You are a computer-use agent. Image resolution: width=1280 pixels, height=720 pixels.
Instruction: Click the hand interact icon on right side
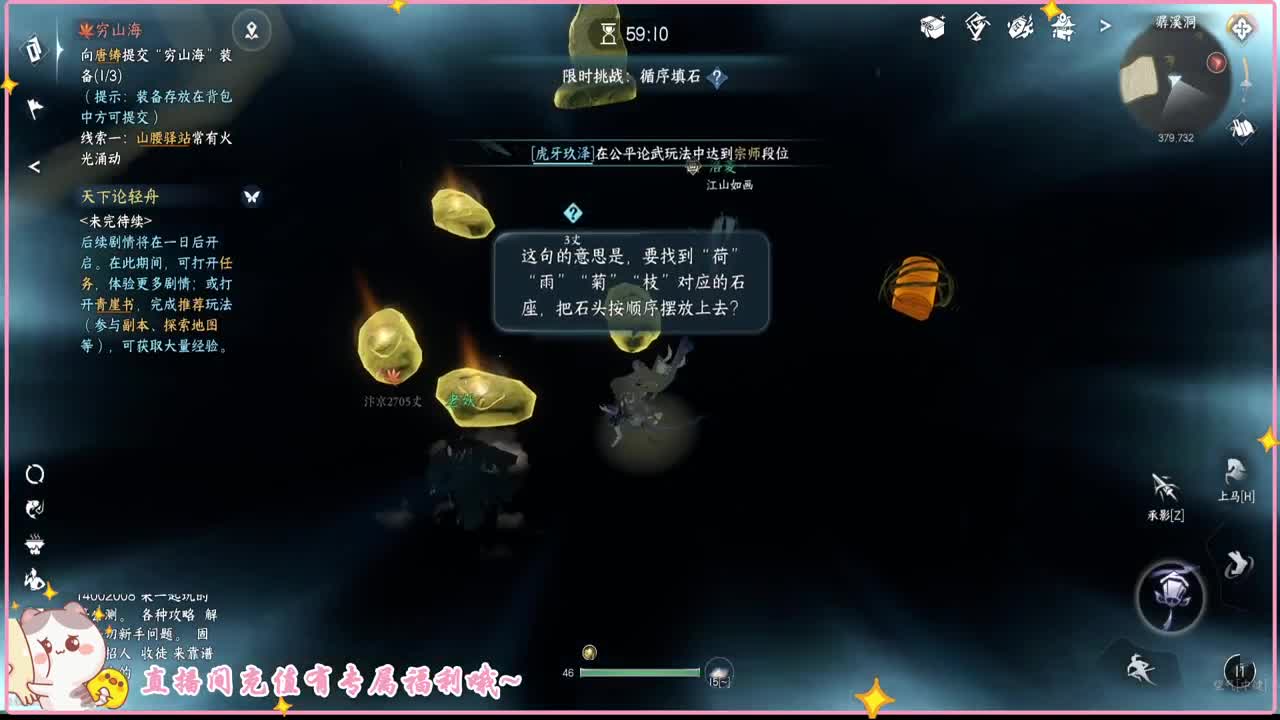[x=1237, y=564]
